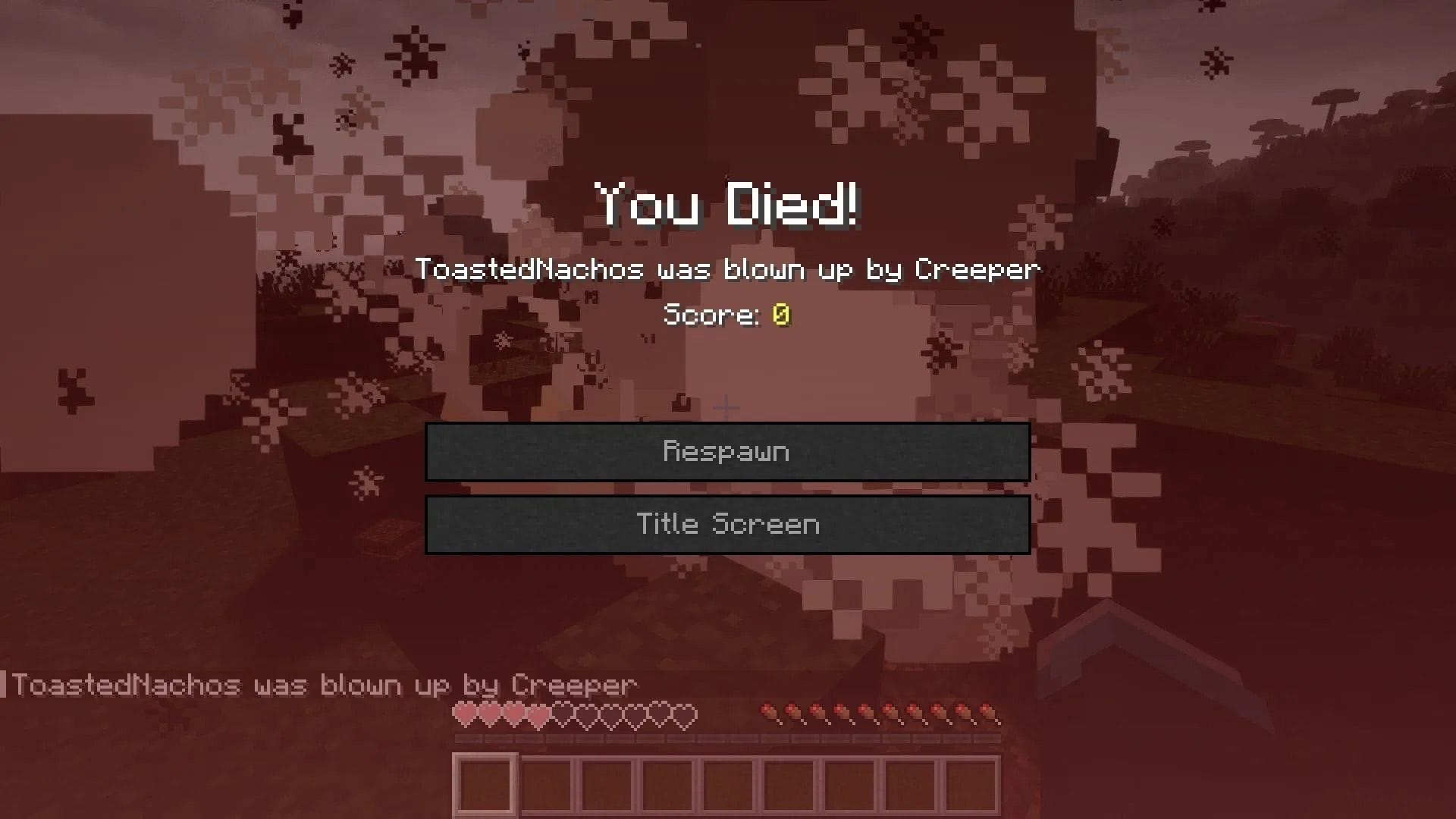Click the experience bar area above the hotbar
Image resolution: width=1456 pixels, height=819 pixels.
pos(728,739)
